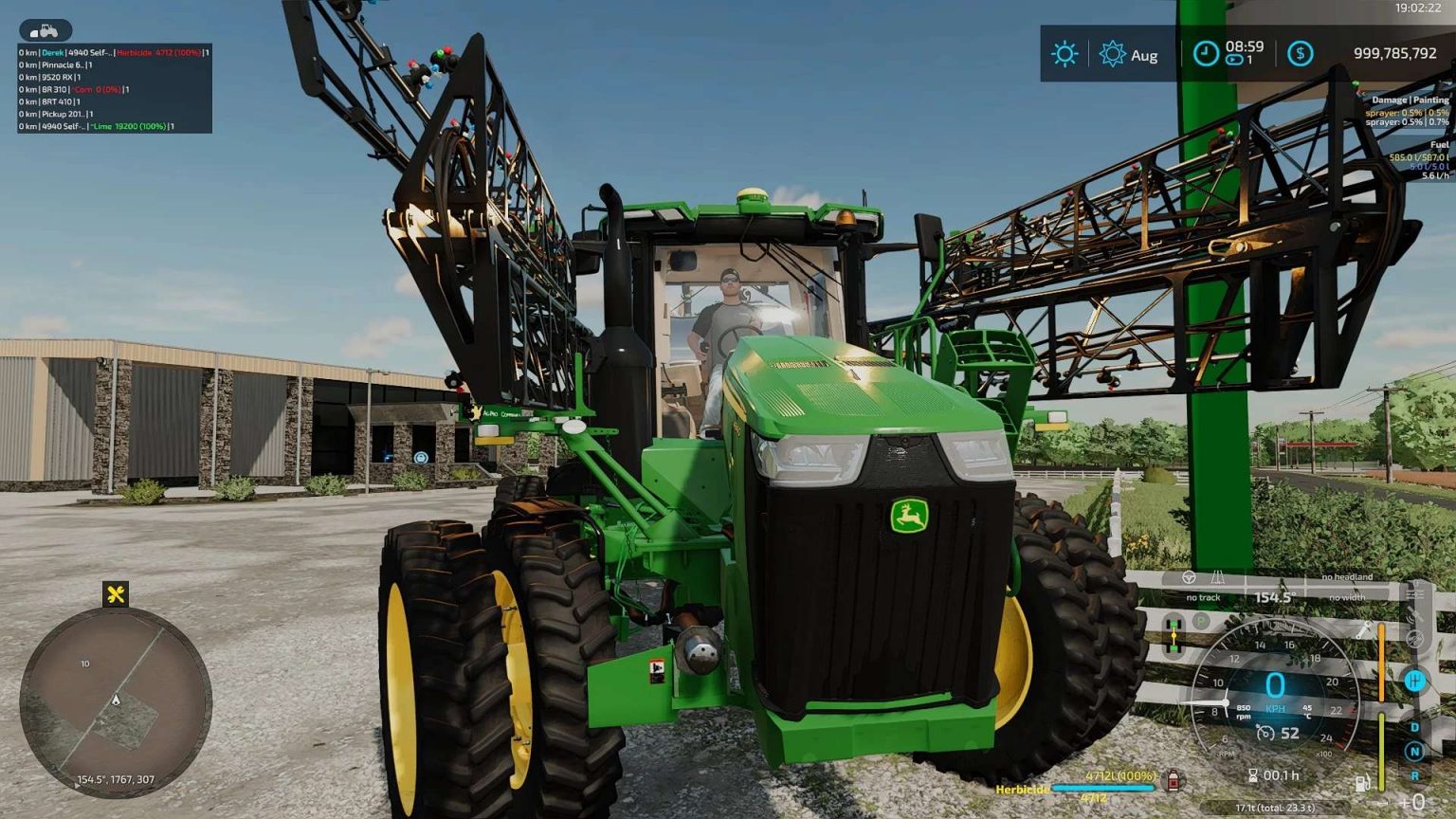
Task: Toggle the parking brake P indicator
Action: 1201,621
